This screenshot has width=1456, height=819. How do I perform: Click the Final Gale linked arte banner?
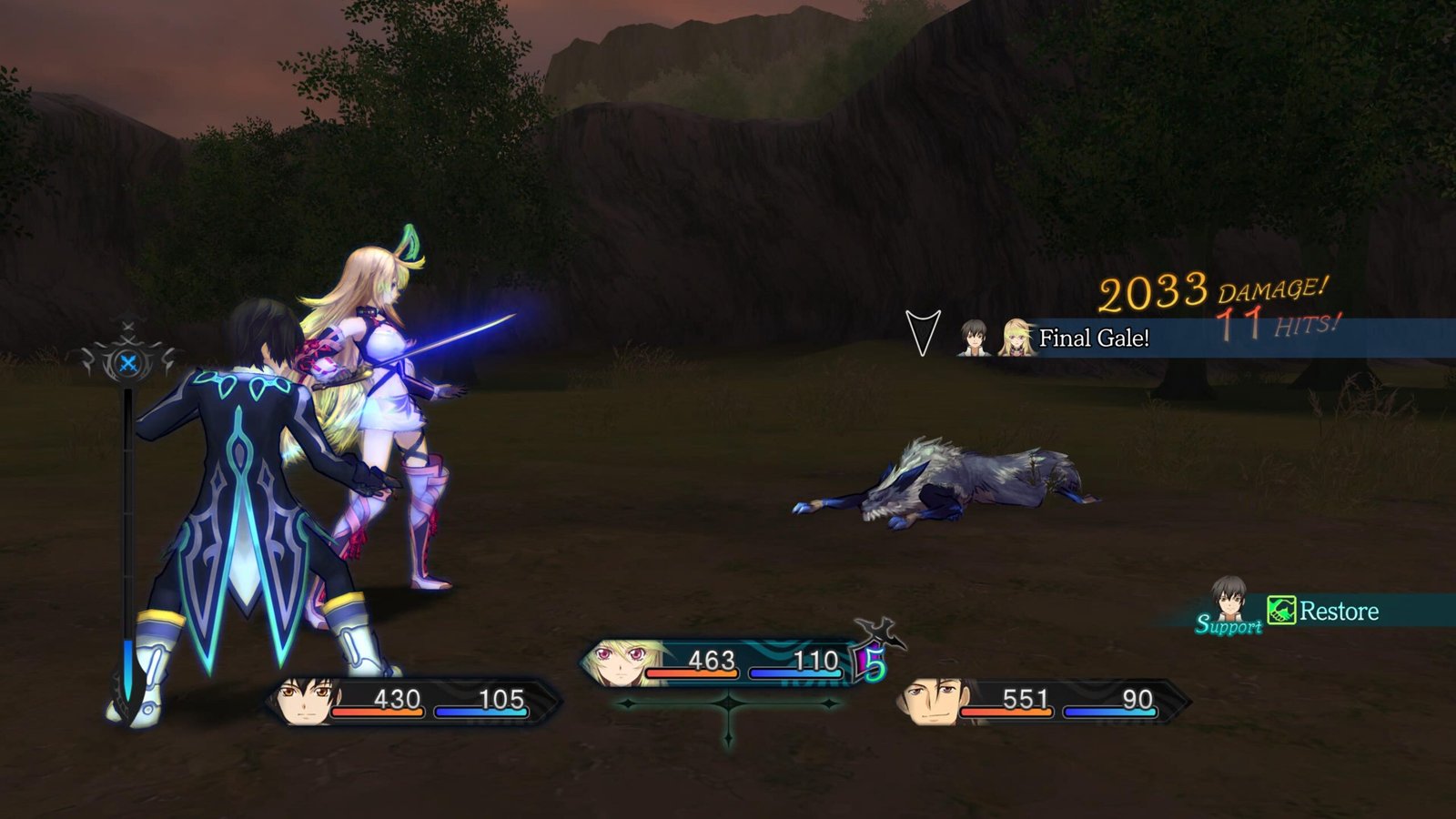click(x=1093, y=339)
